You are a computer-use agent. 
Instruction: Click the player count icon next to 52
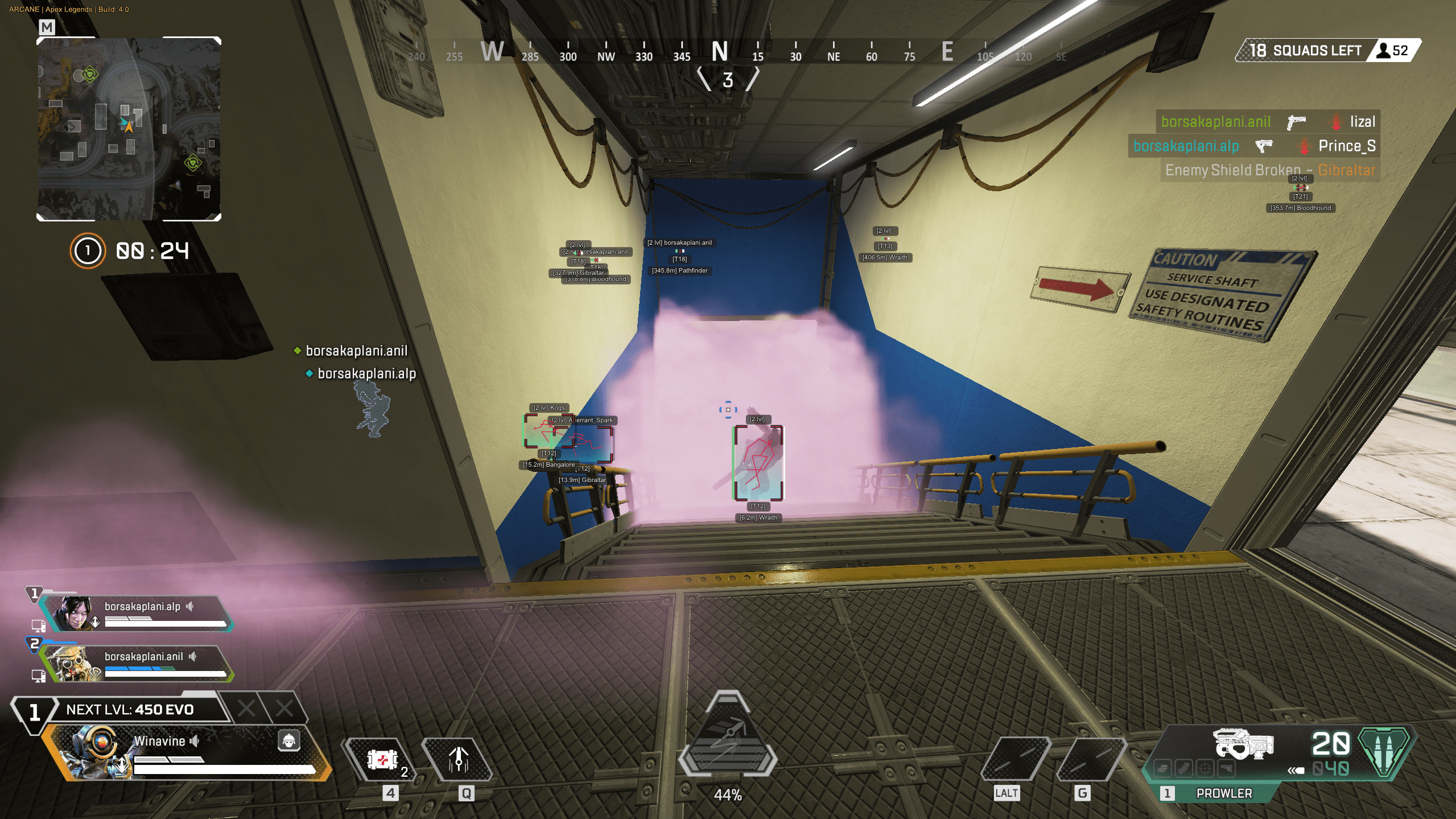[1384, 50]
